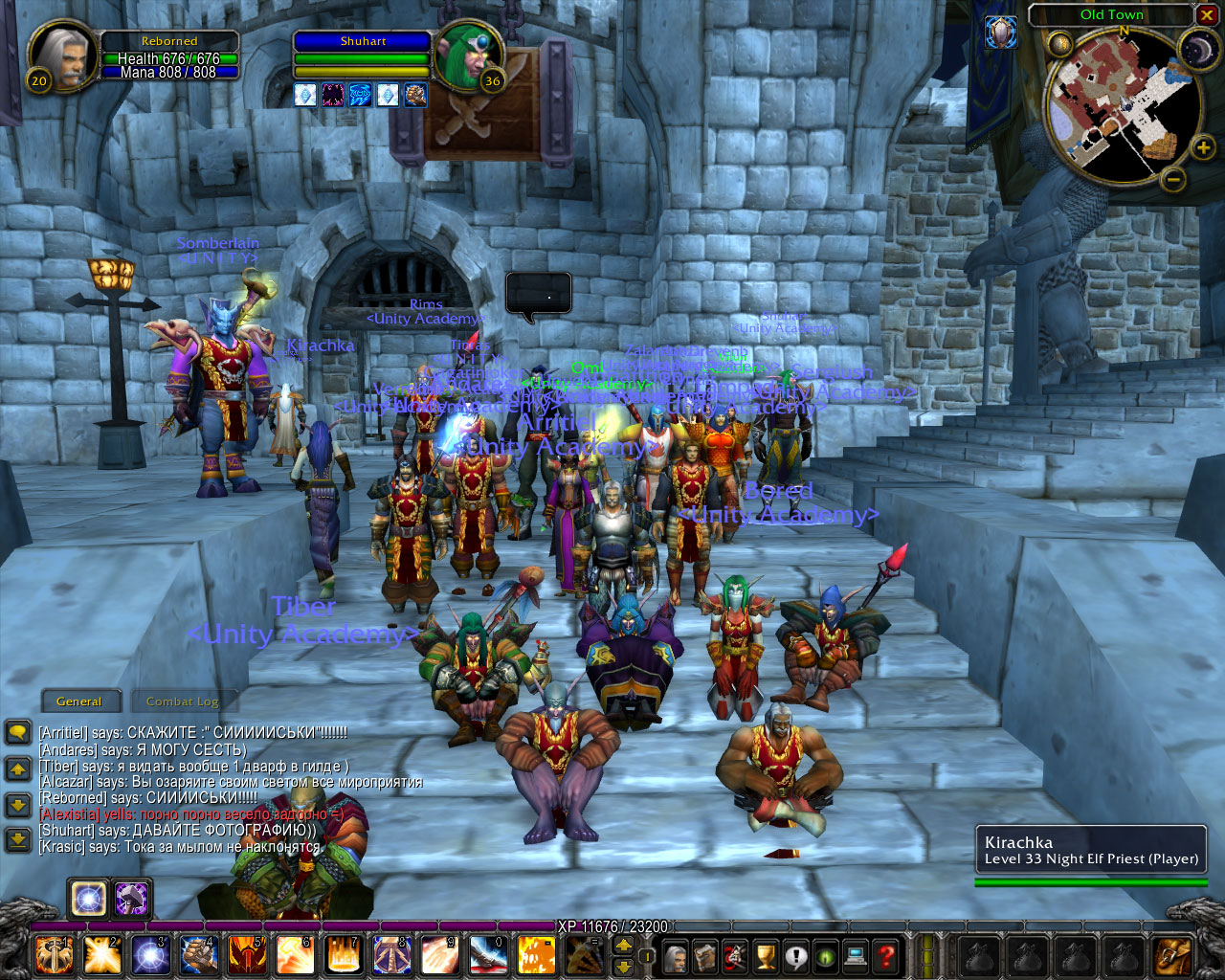Open the red question mark help menu
This screenshot has width=1225, height=980.
pyautogui.click(x=886, y=955)
